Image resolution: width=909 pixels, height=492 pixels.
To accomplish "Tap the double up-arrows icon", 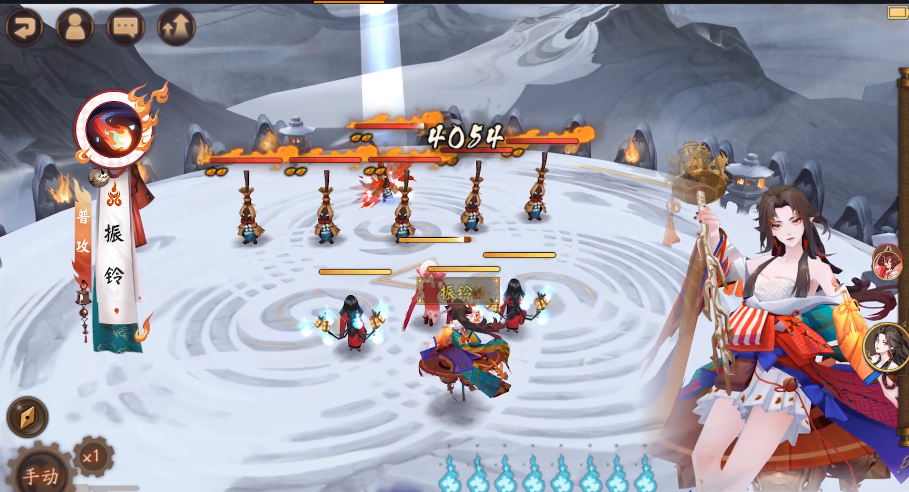I will 177,26.
